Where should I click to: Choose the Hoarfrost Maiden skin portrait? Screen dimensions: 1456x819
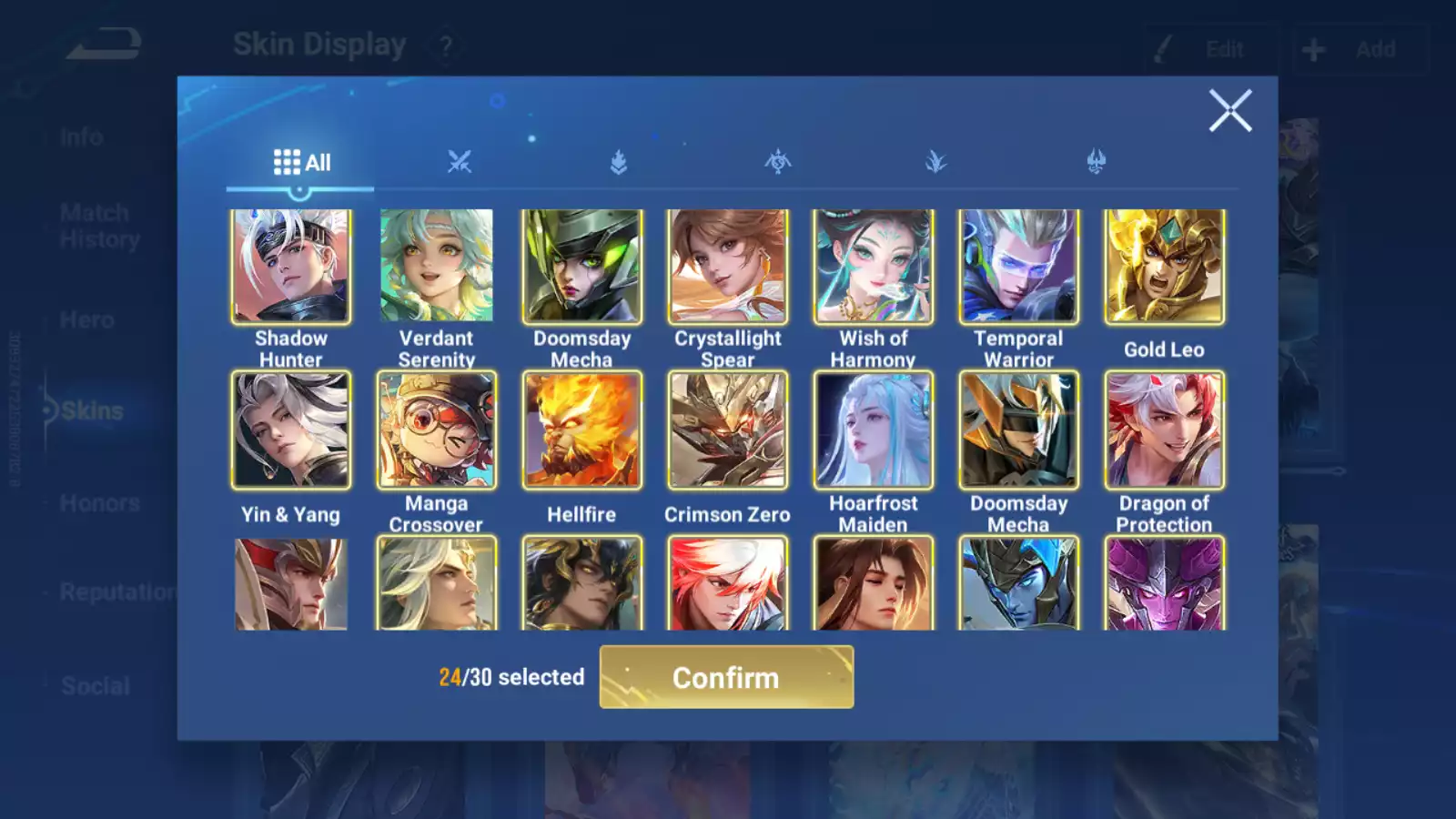tap(872, 430)
